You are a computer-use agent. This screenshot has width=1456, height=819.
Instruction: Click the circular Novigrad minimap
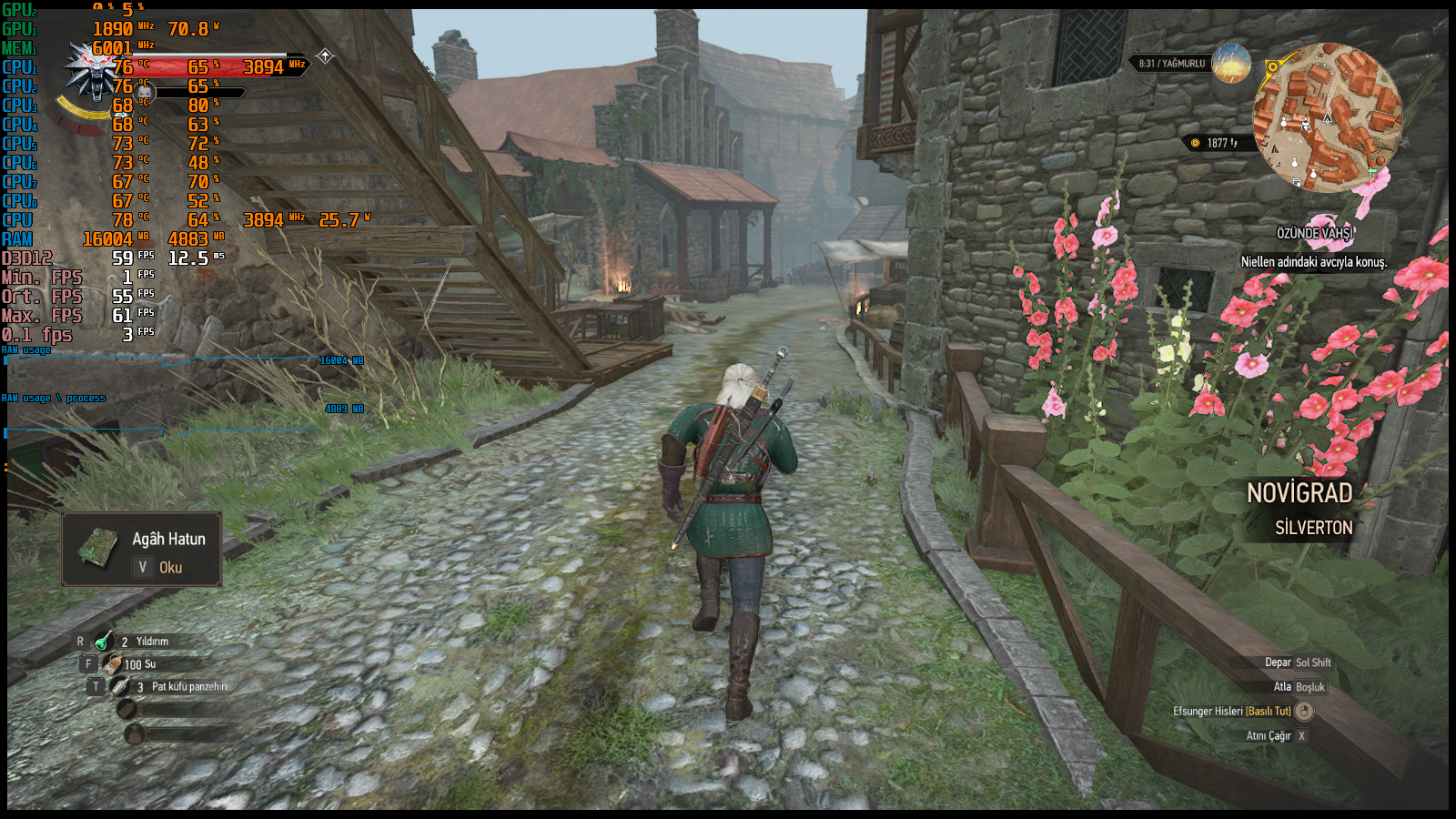(x=1328, y=117)
